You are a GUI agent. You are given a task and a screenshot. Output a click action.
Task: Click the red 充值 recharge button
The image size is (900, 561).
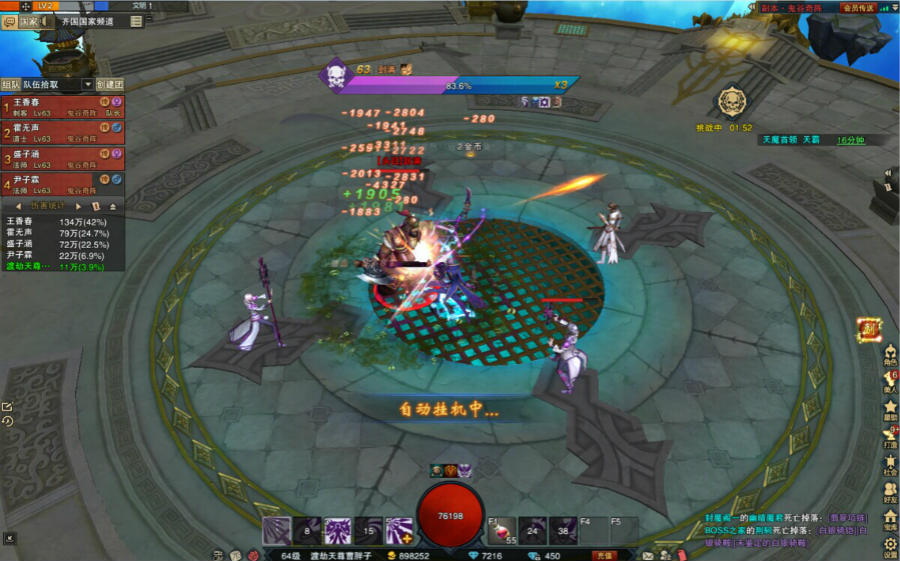click(603, 555)
